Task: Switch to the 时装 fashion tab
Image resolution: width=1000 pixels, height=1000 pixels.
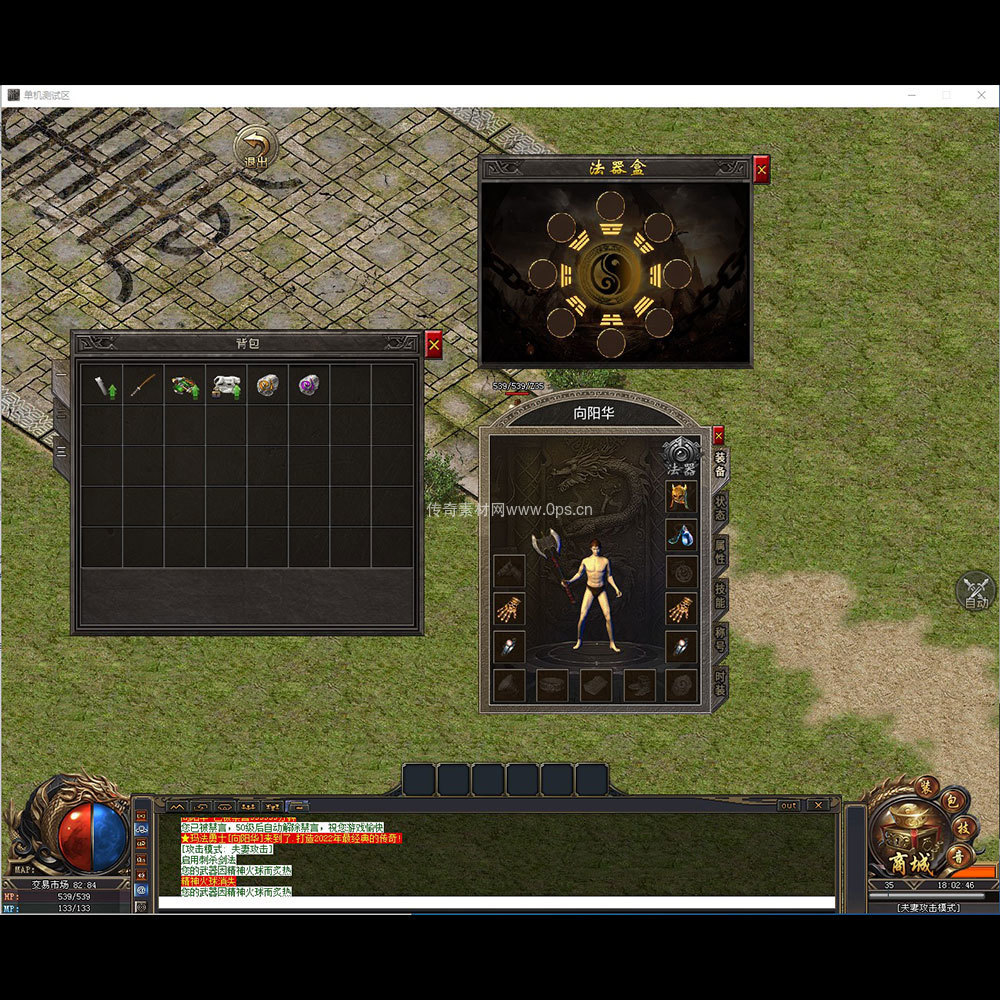Action: (x=721, y=684)
